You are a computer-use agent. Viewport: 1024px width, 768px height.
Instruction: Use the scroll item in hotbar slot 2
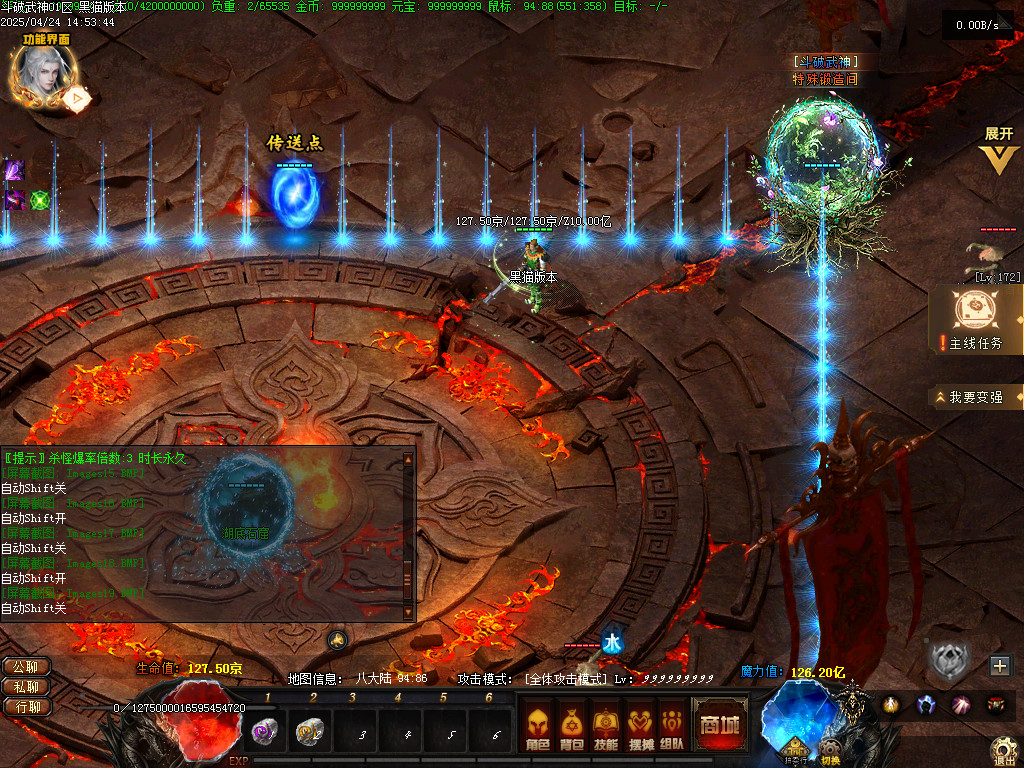pos(308,732)
